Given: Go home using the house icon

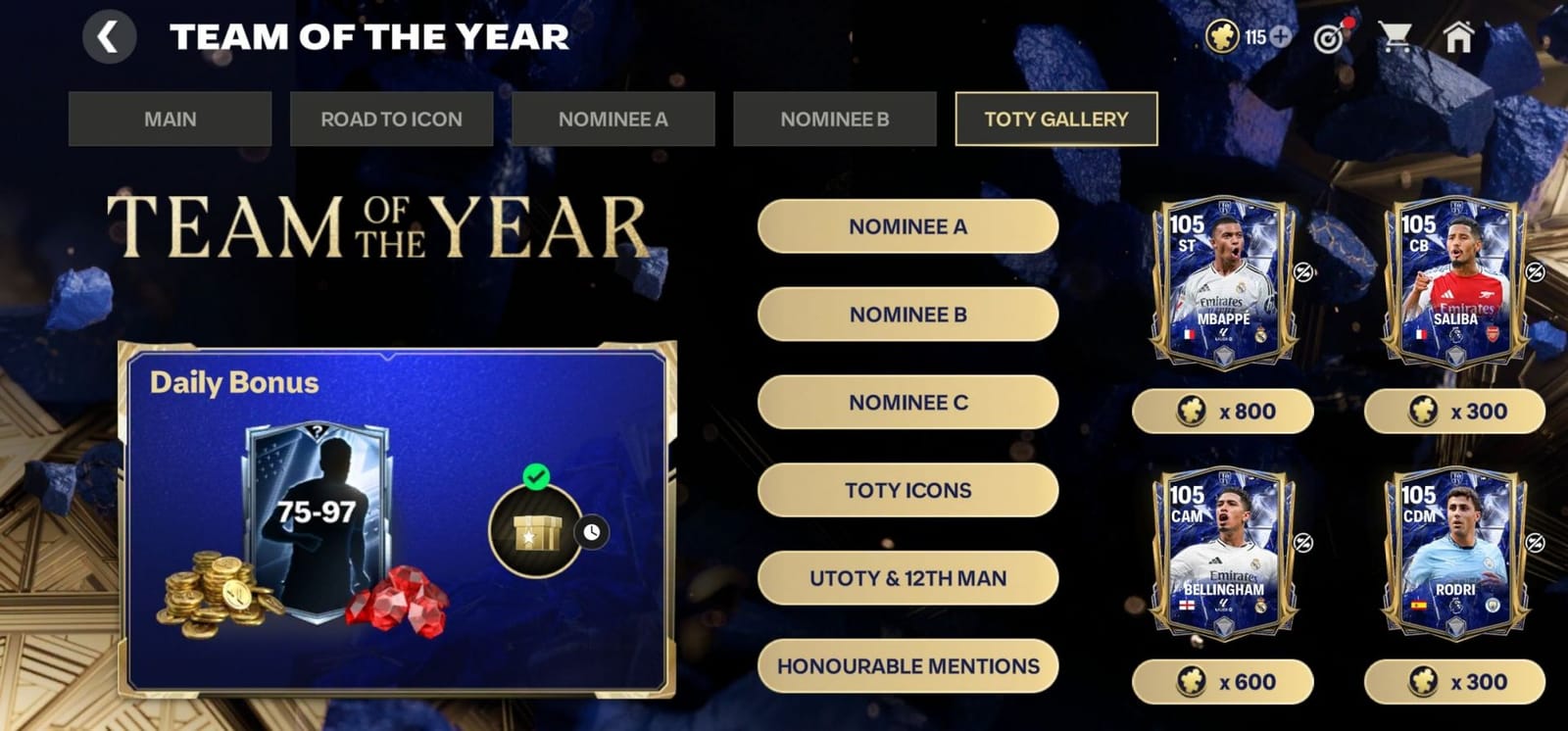Looking at the screenshot, I should [x=1459, y=37].
